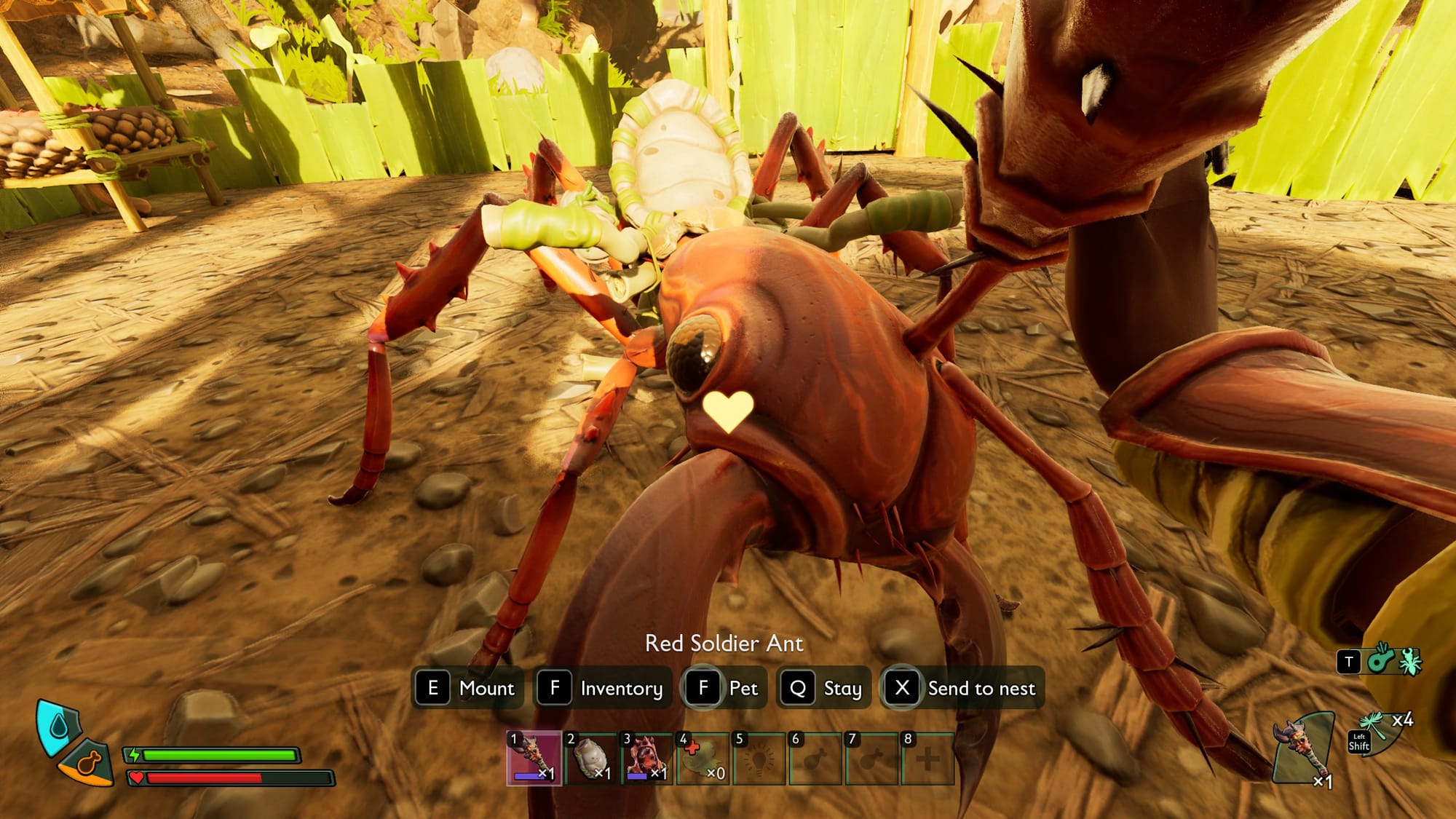Screen dimensions: 1456x819
Task: Click the green whistle call icon
Action: [x=1380, y=660]
